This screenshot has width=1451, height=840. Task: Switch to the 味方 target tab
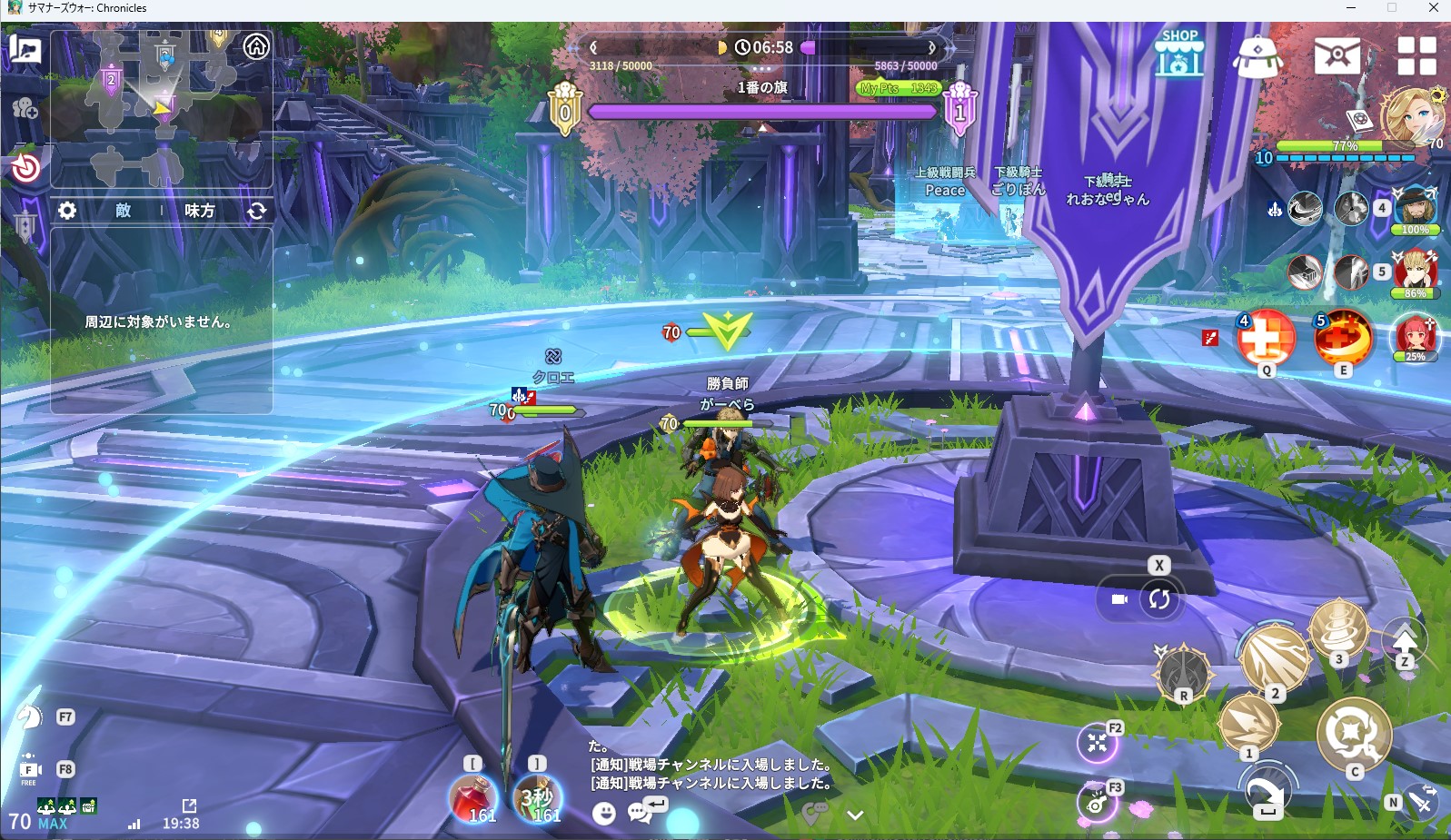click(200, 211)
